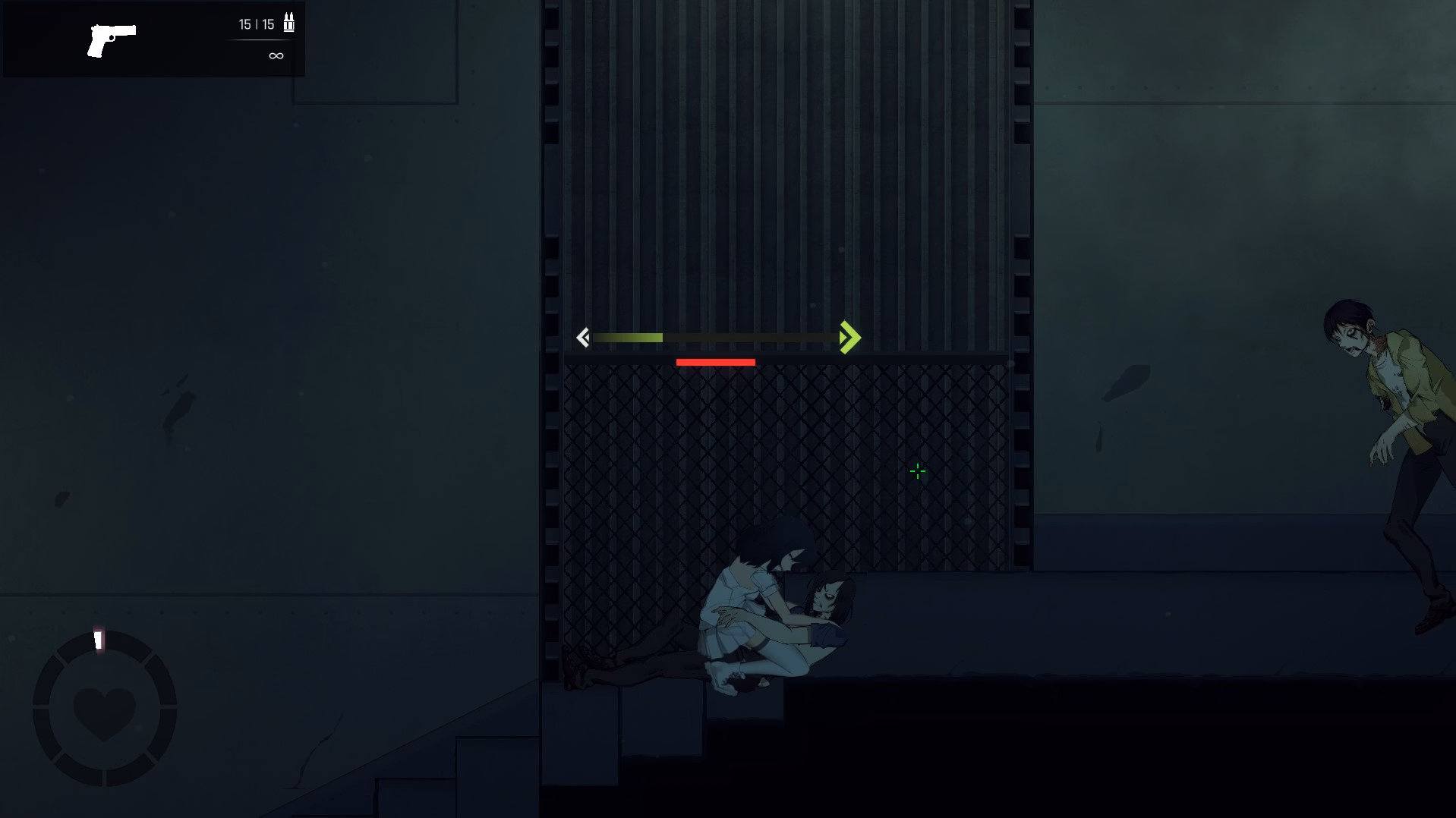
Task: Click the magazine ammo icon beside 15|15
Action: point(288,22)
